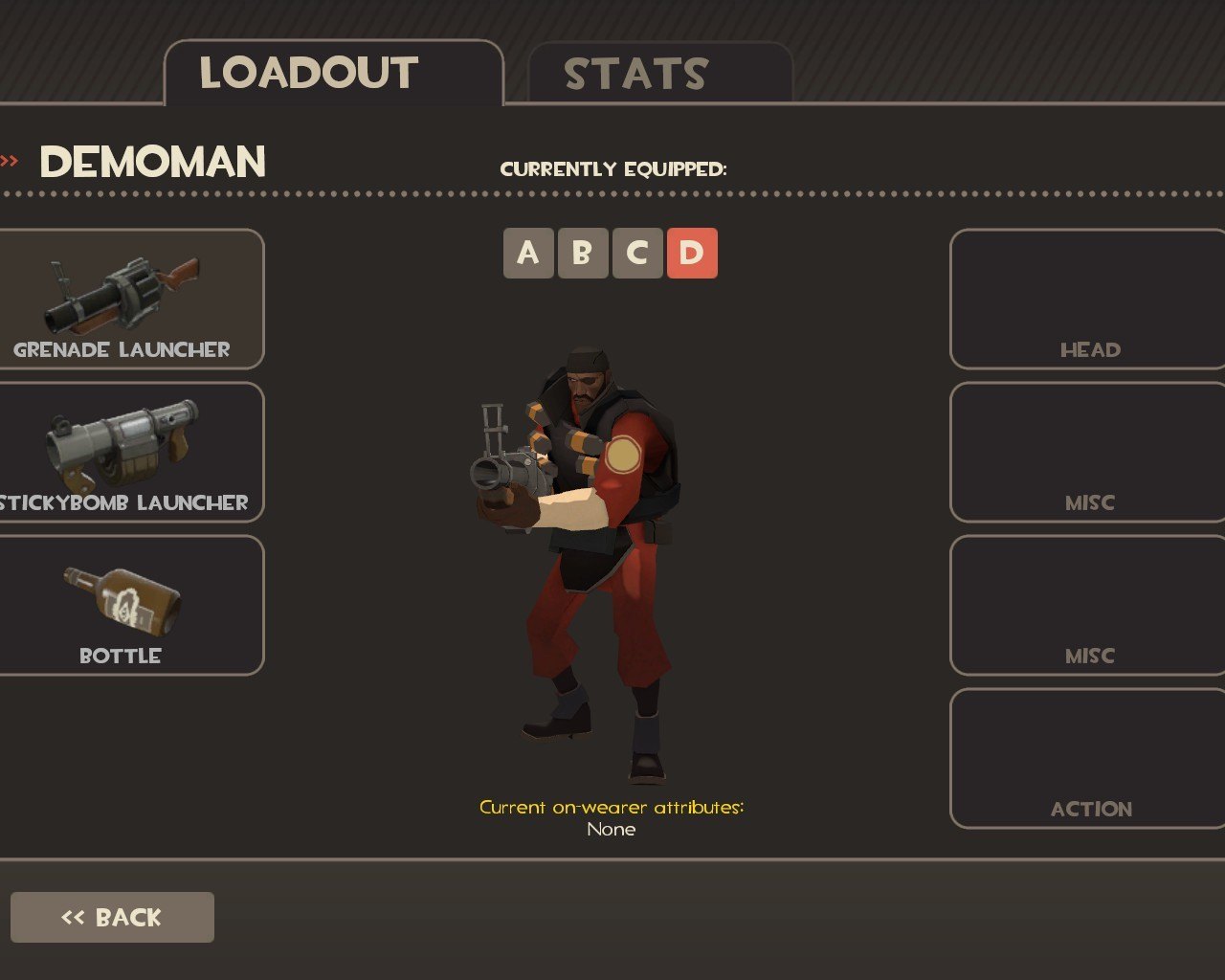Open the empty Action item slot
Image resolution: width=1225 pixels, height=980 pixels.
(x=1088, y=758)
